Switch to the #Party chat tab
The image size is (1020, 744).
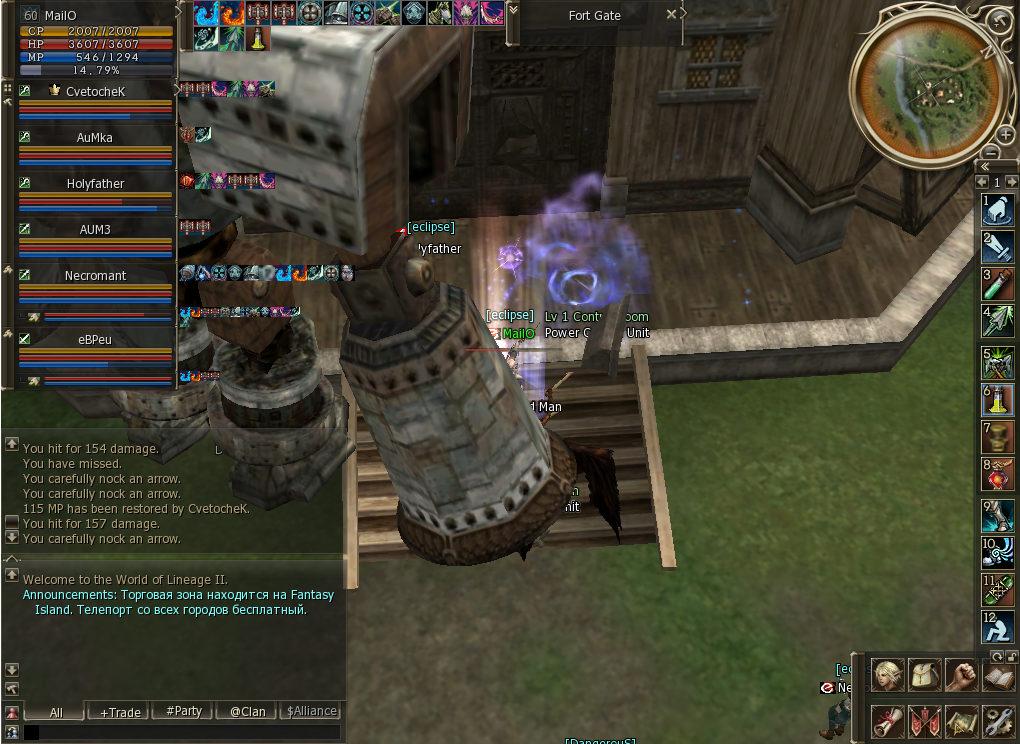183,712
